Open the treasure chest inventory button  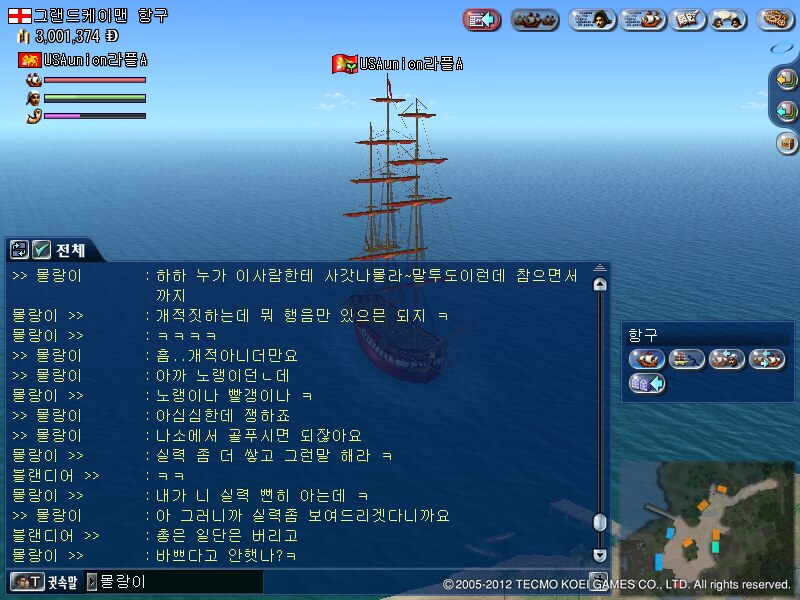pos(786,143)
